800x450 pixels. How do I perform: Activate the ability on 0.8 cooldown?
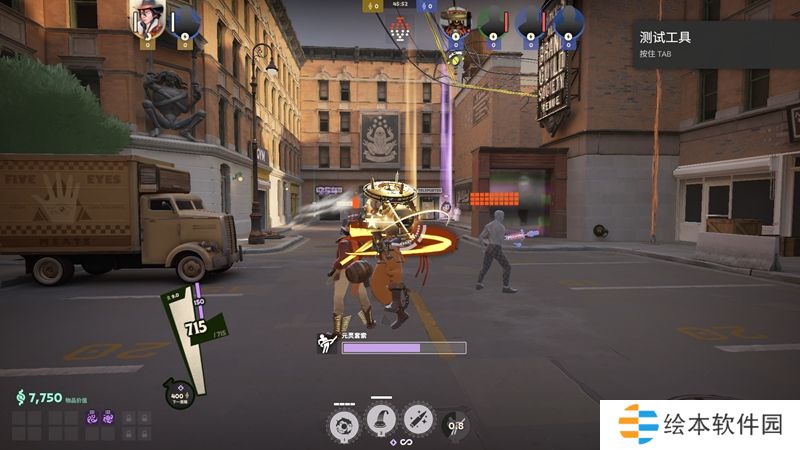[x=455, y=423]
